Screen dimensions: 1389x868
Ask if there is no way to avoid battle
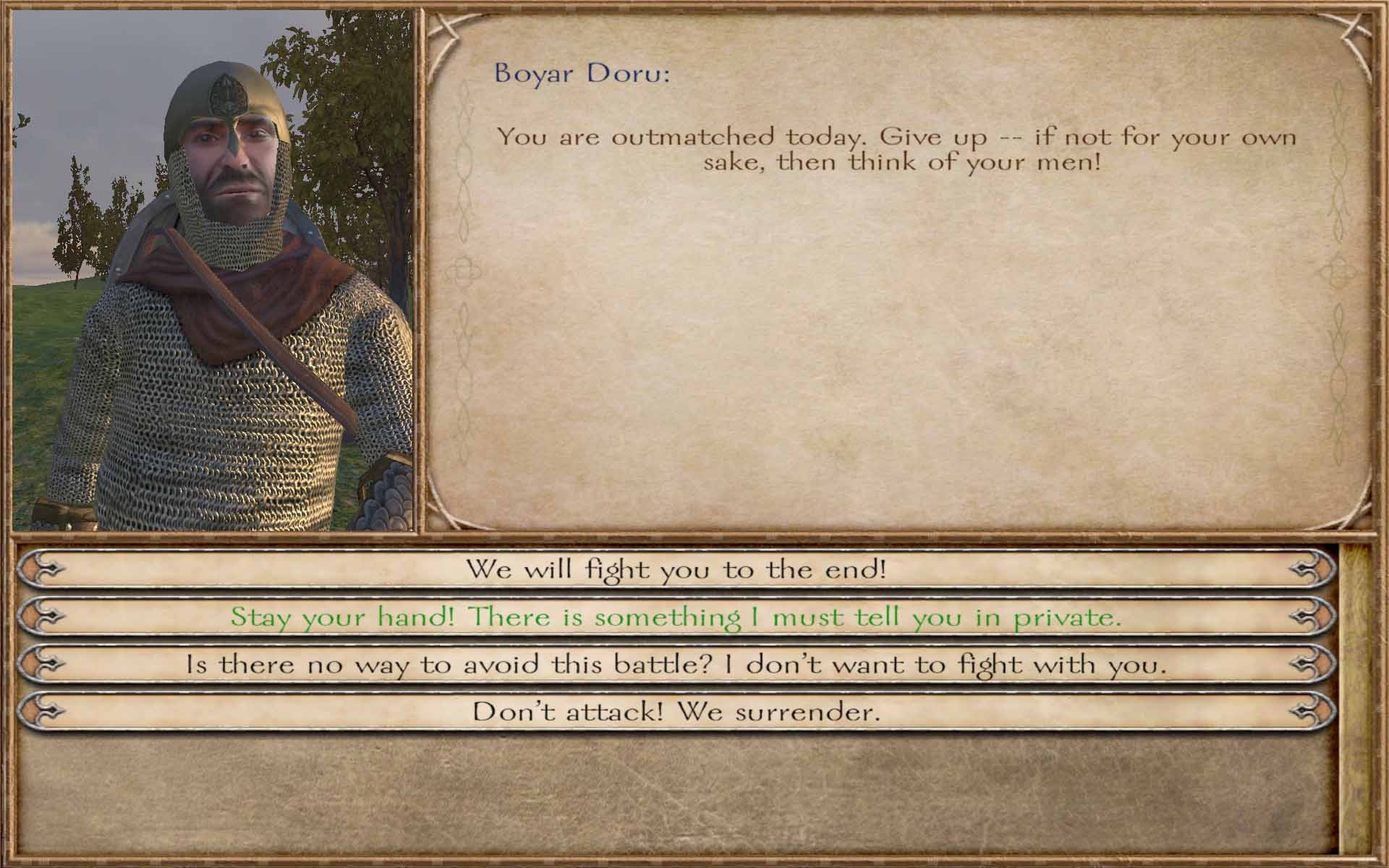676,664
